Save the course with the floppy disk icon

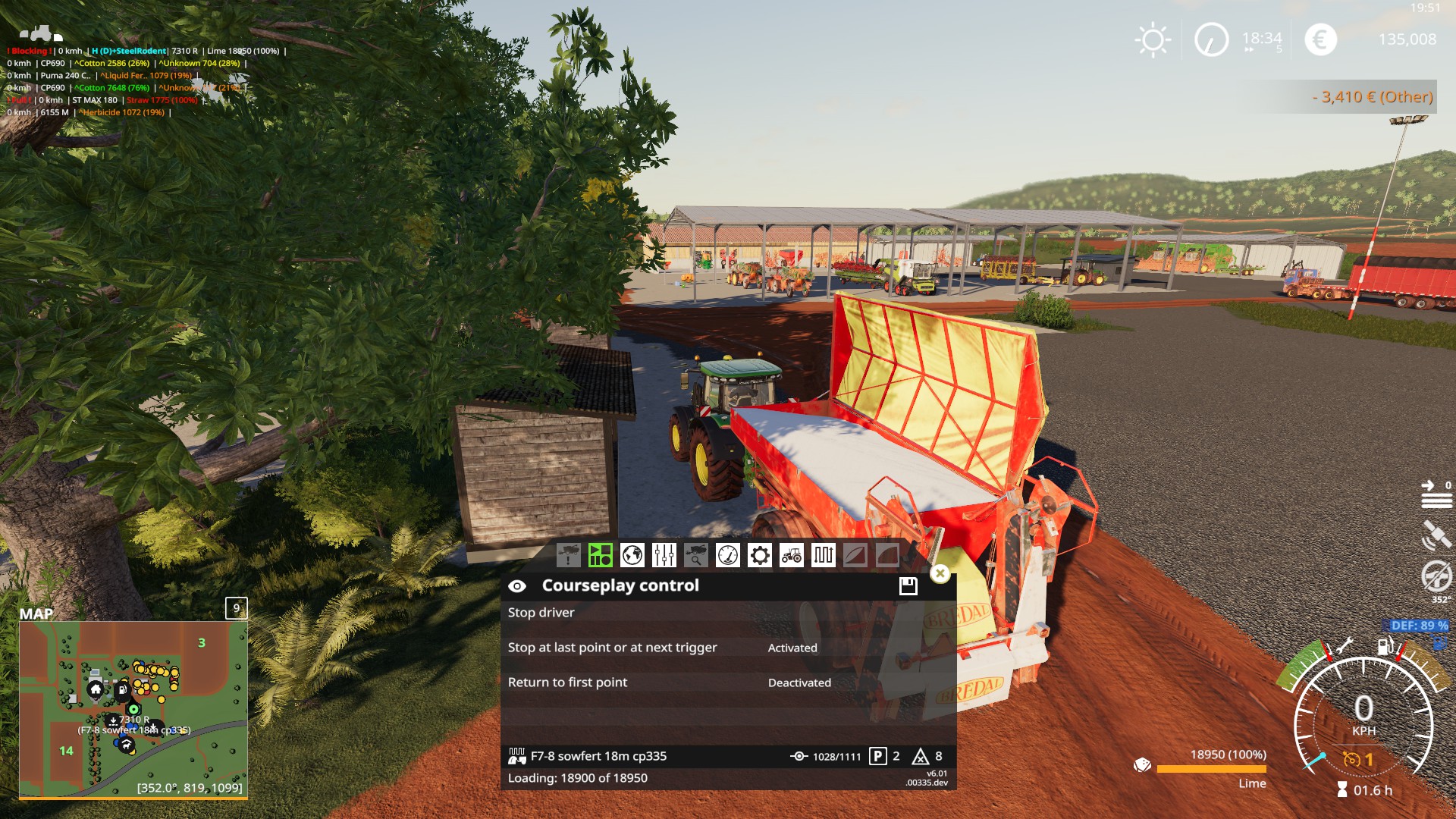pyautogui.click(x=908, y=585)
